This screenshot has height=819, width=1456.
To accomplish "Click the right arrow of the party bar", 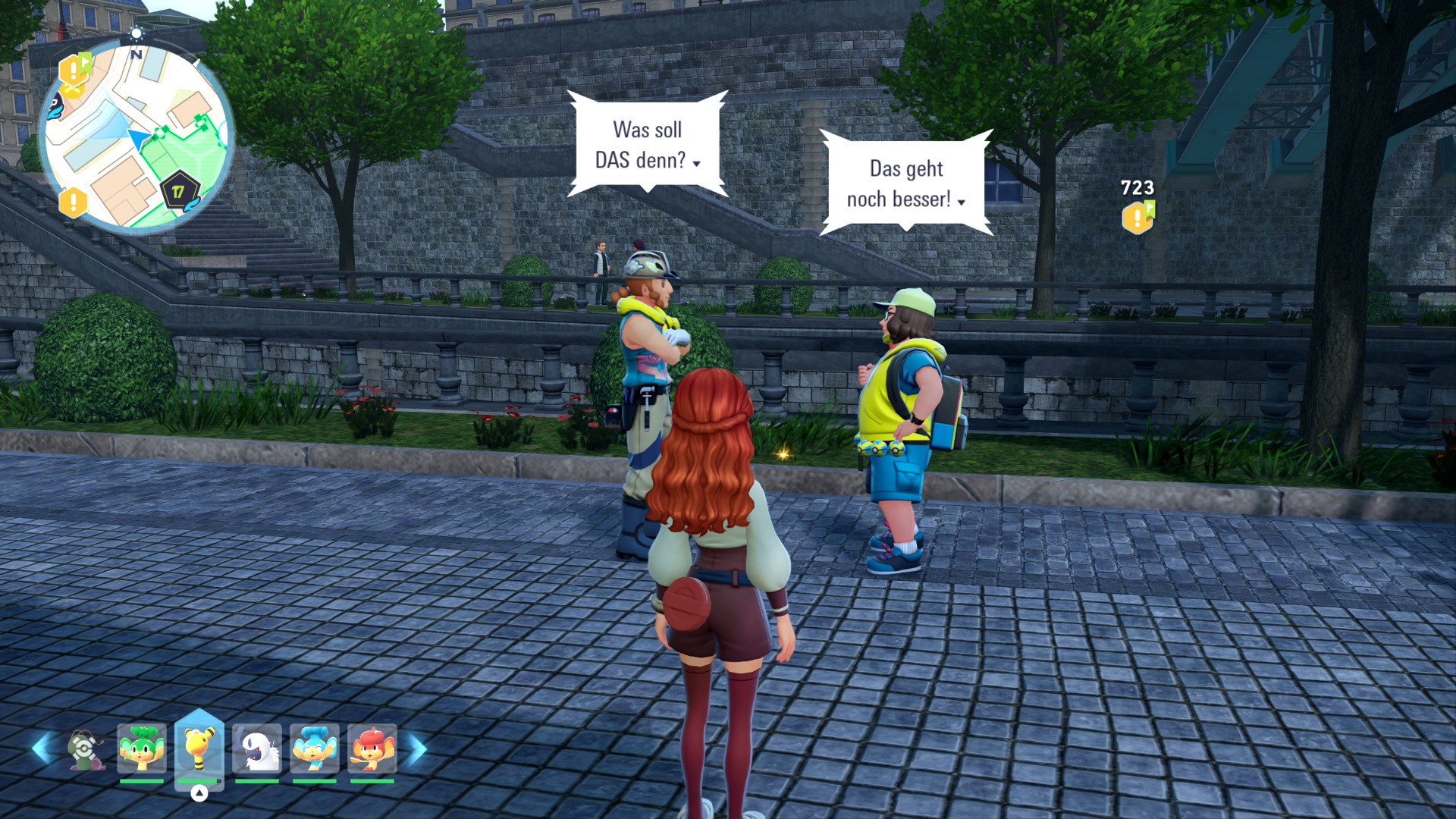I will coord(418,748).
